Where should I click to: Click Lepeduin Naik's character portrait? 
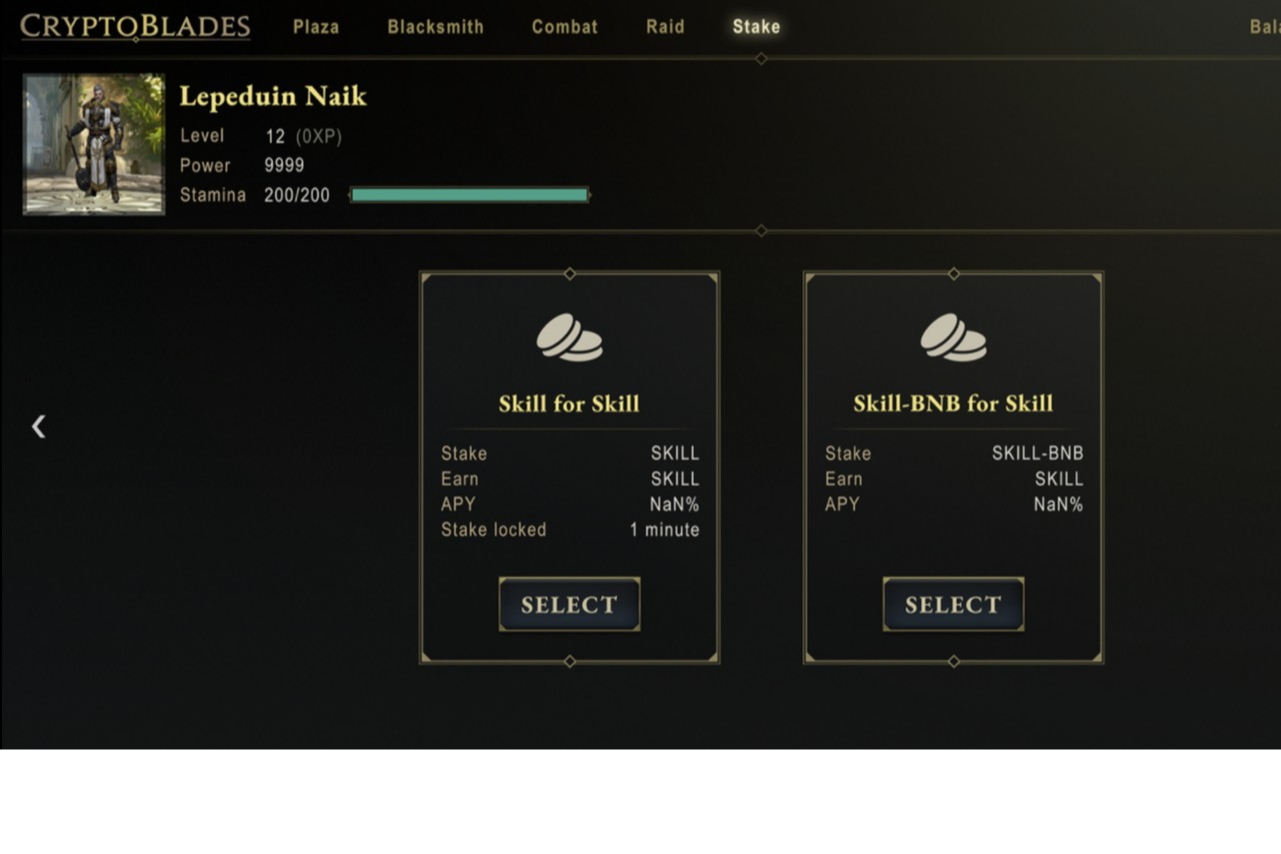pyautogui.click(x=94, y=144)
